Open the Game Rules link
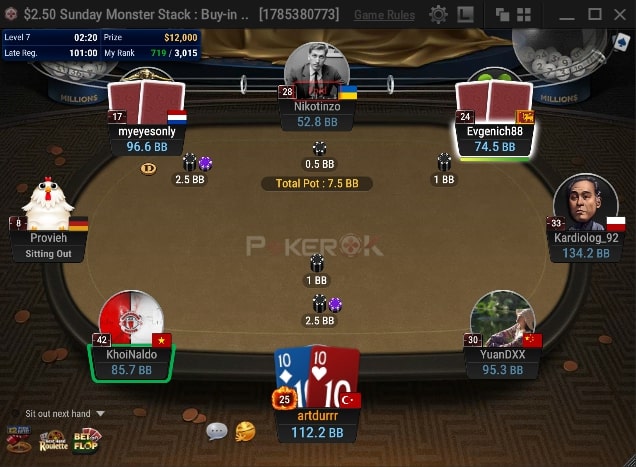 click(385, 15)
